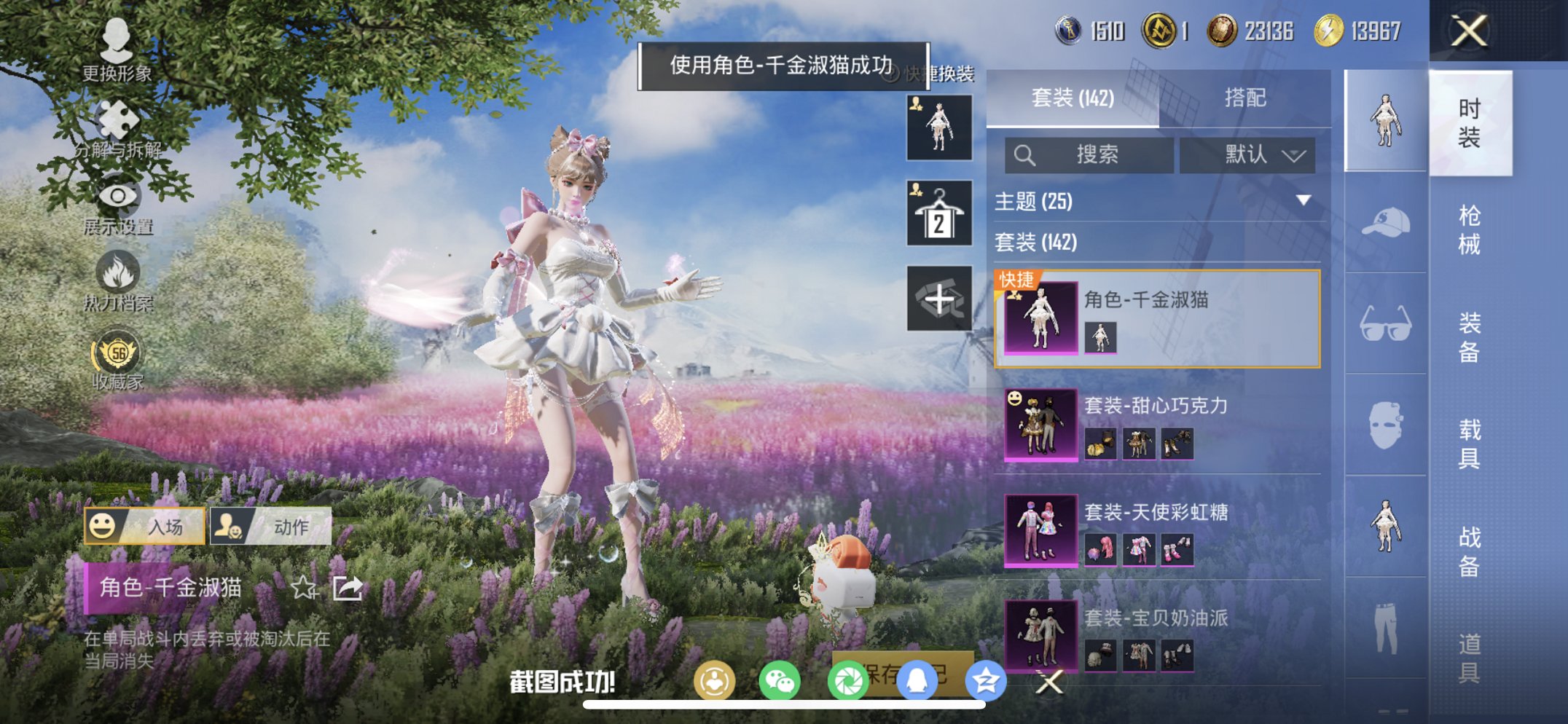Select quick-change hanger slot 2
This screenshot has width=1568, height=724.
click(x=938, y=213)
